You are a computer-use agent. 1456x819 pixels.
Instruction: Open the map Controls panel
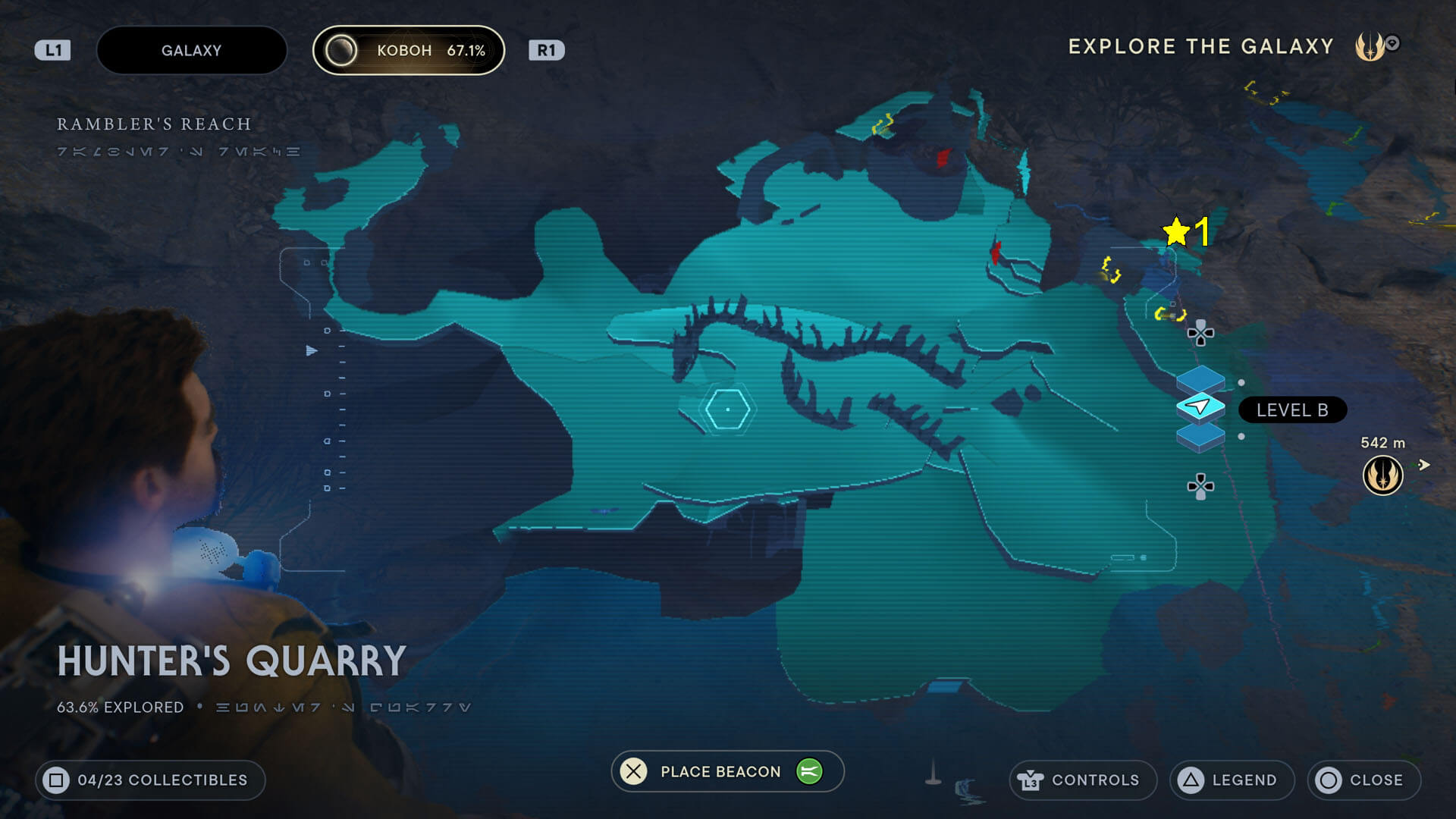pyautogui.click(x=1082, y=780)
